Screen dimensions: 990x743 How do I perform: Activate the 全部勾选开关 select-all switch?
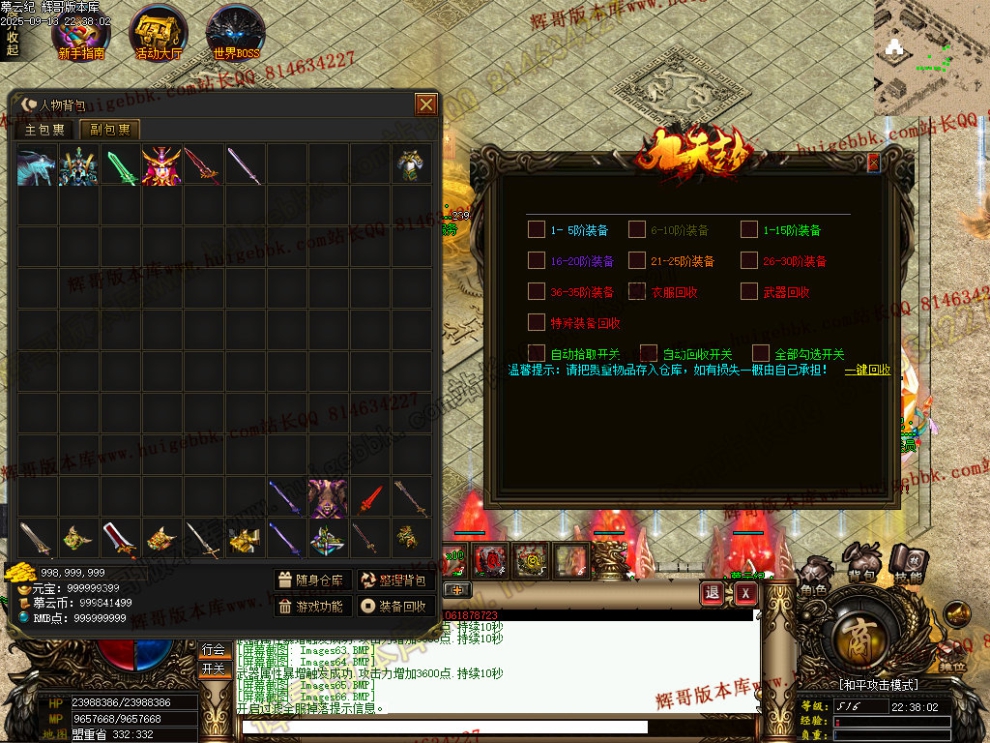pyautogui.click(x=761, y=353)
